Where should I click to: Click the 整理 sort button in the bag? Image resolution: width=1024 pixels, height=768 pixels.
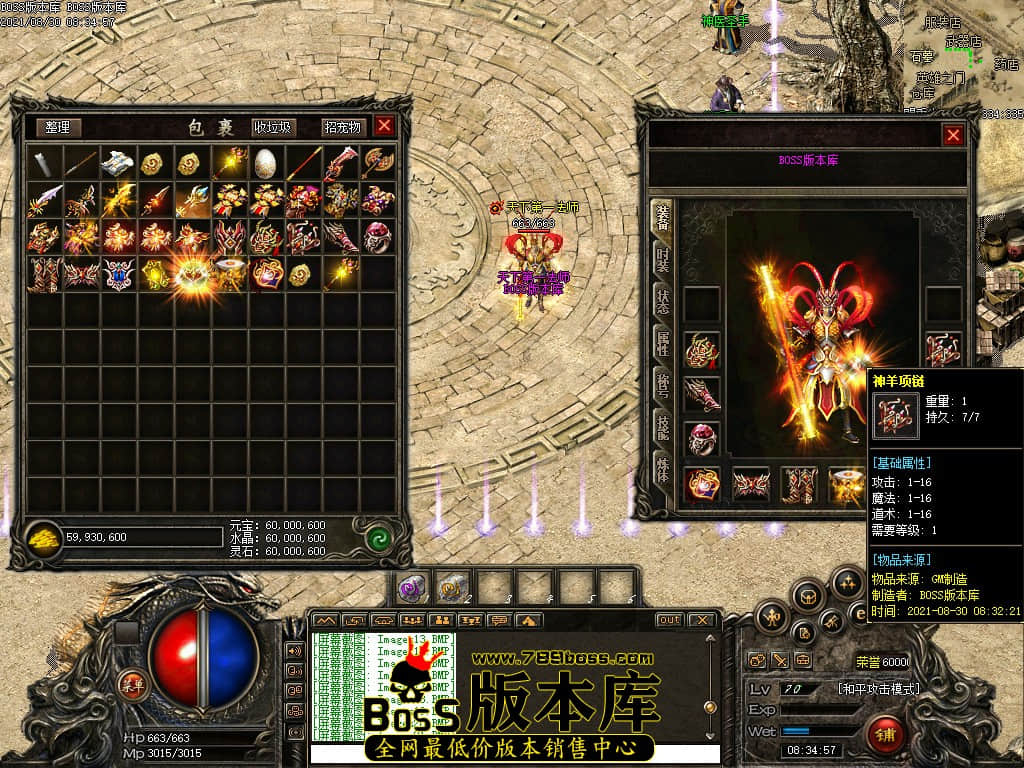click(58, 127)
